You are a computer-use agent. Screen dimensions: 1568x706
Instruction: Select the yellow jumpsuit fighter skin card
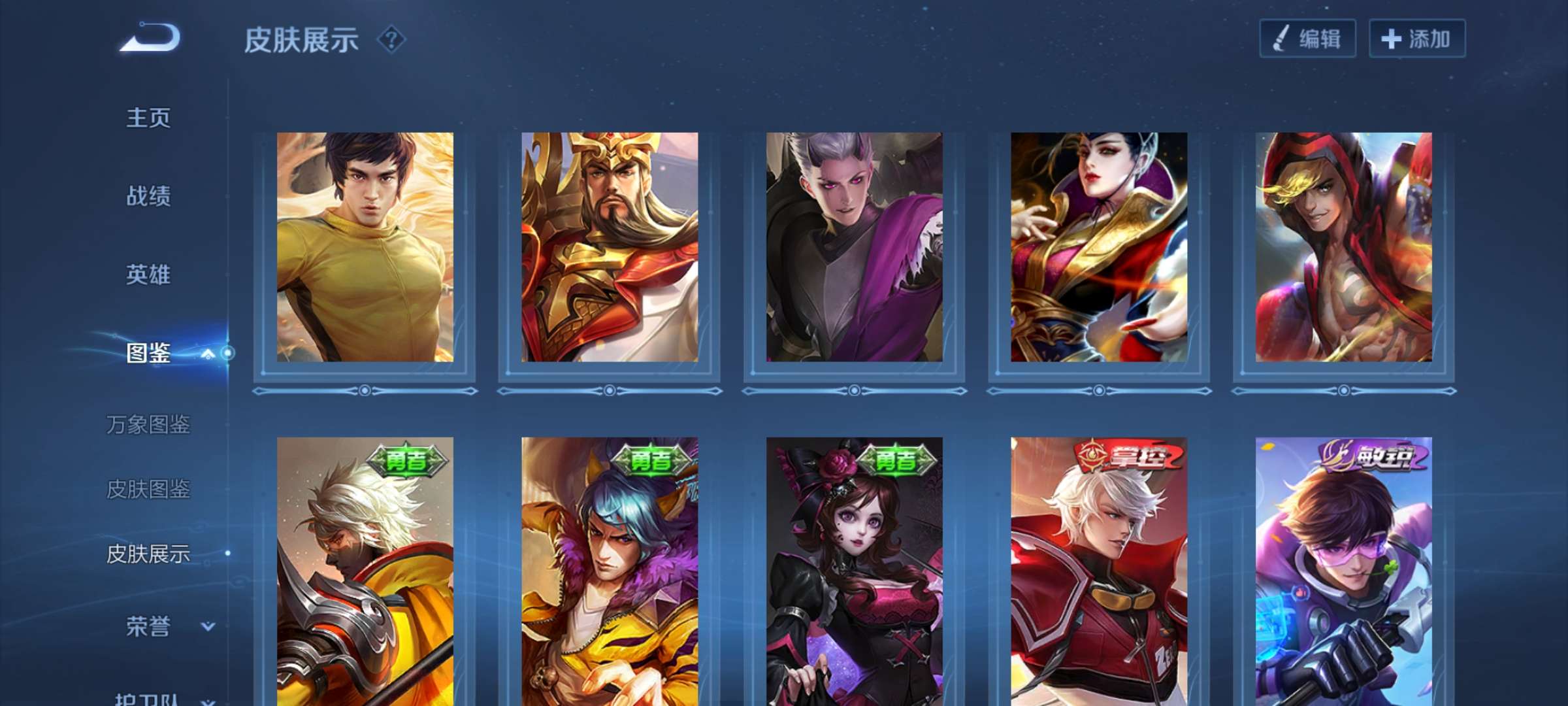point(365,247)
